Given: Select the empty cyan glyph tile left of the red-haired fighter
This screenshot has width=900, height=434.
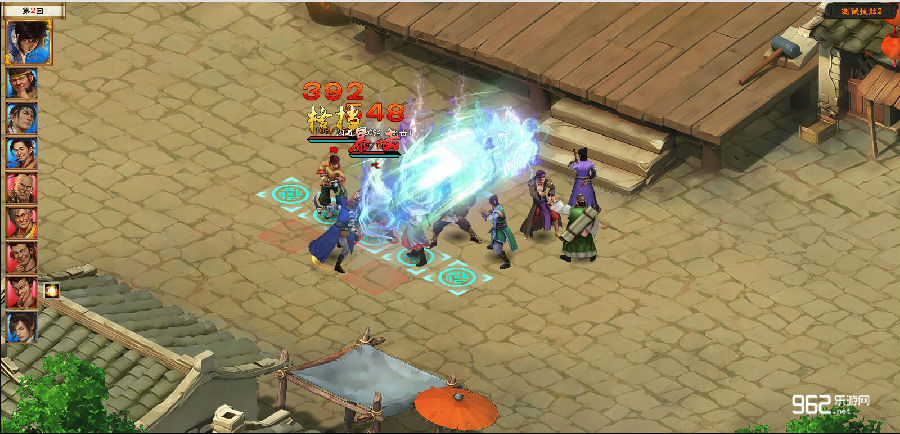Looking at the screenshot, I should click(x=283, y=193).
